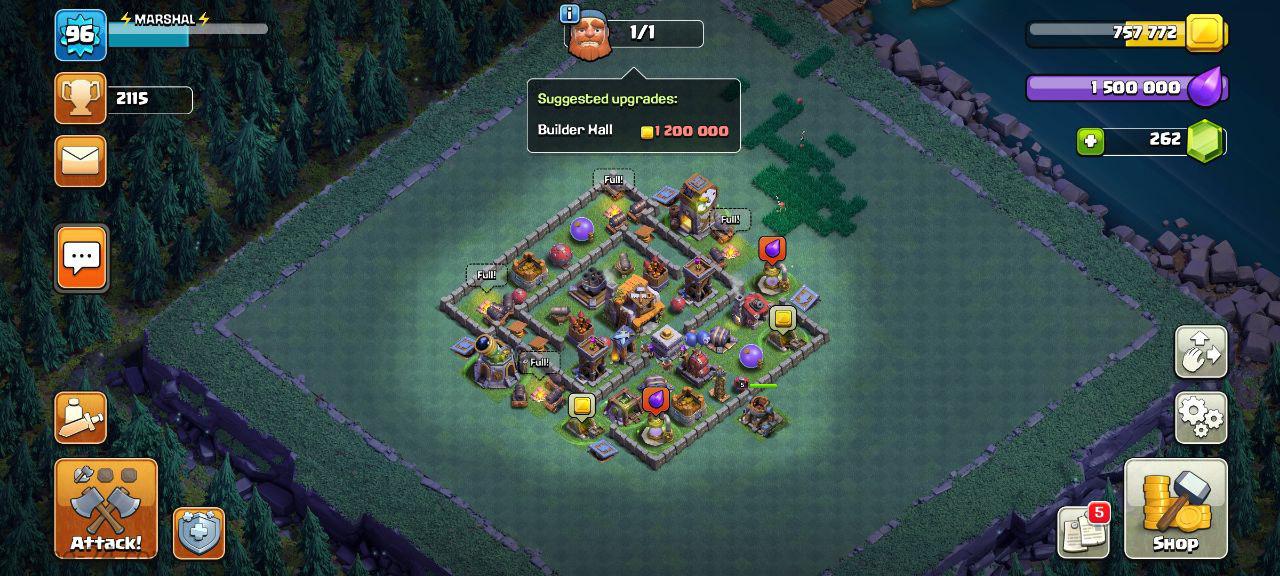The height and width of the screenshot is (576, 1280).
Task: Click the green plus to buy gems
Action: point(1090,141)
